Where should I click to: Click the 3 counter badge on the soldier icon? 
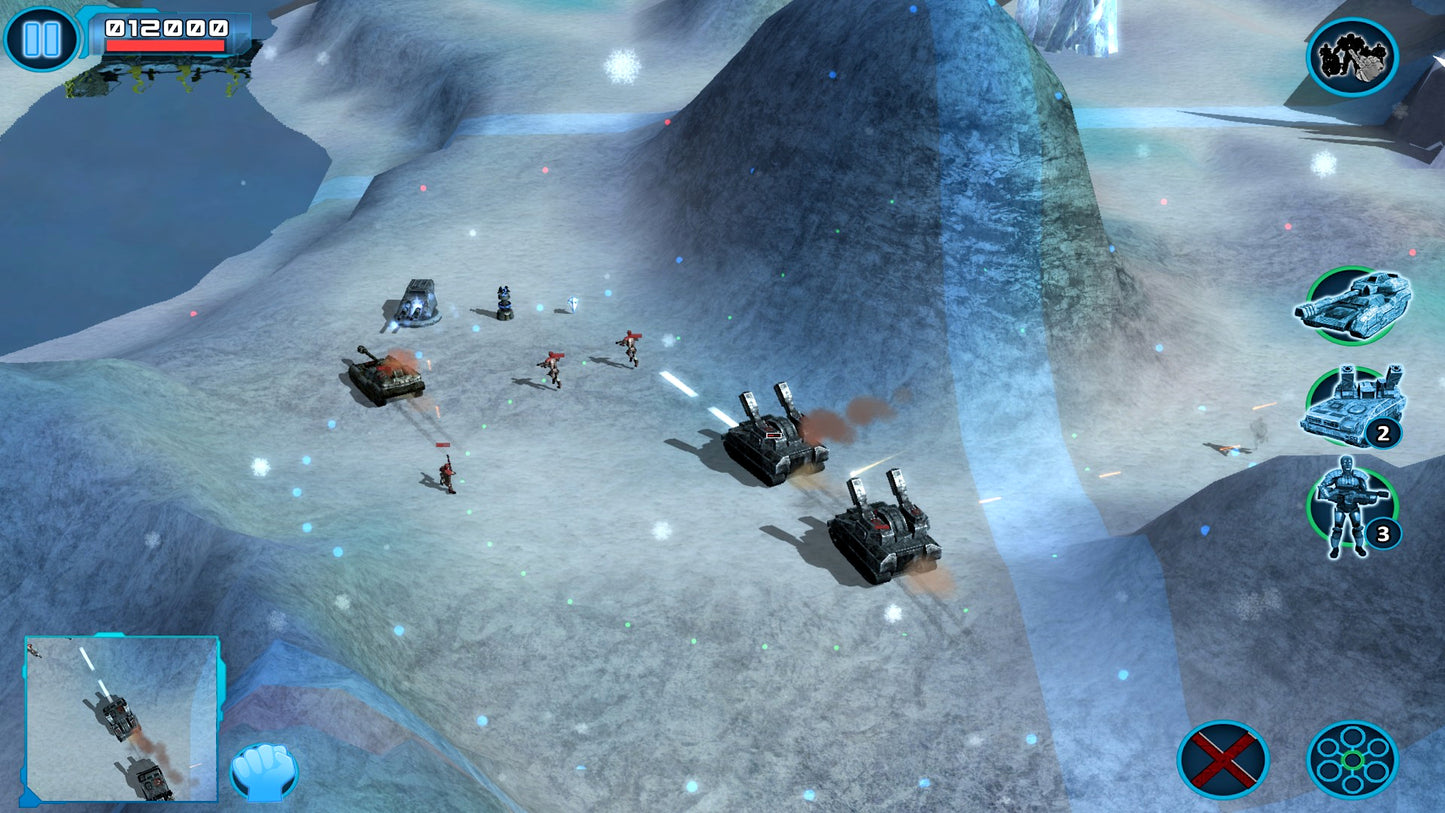point(1383,535)
